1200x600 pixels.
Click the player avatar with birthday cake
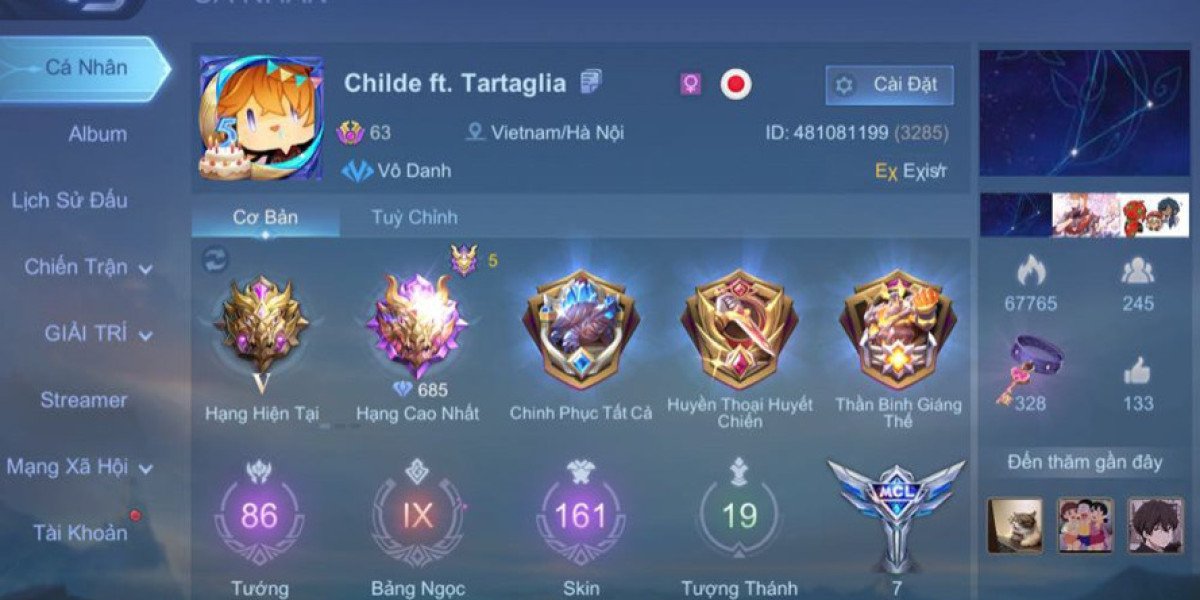click(261, 118)
